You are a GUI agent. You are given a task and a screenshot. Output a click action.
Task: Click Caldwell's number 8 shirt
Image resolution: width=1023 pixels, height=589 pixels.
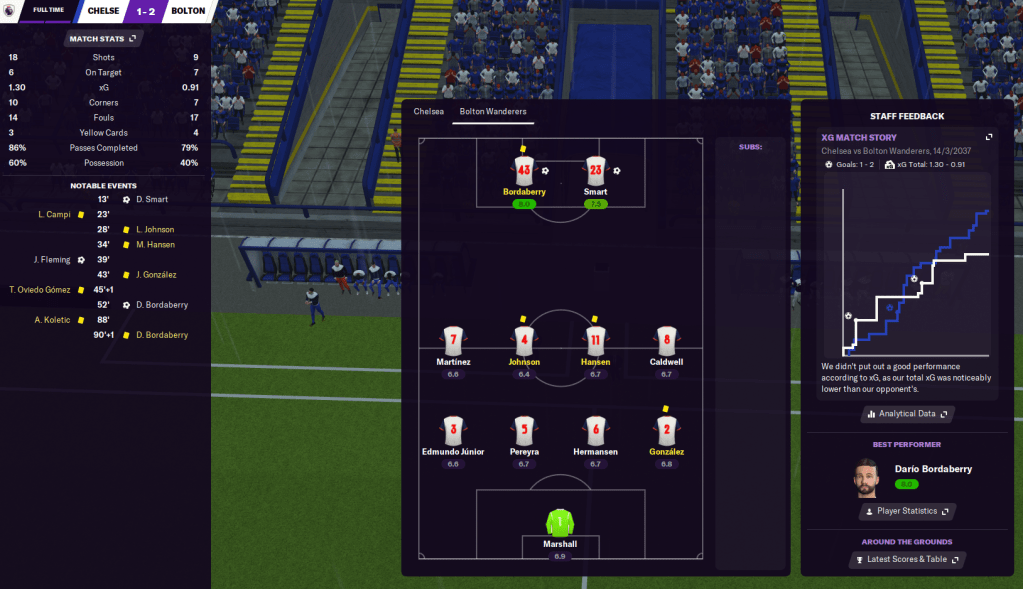point(665,338)
